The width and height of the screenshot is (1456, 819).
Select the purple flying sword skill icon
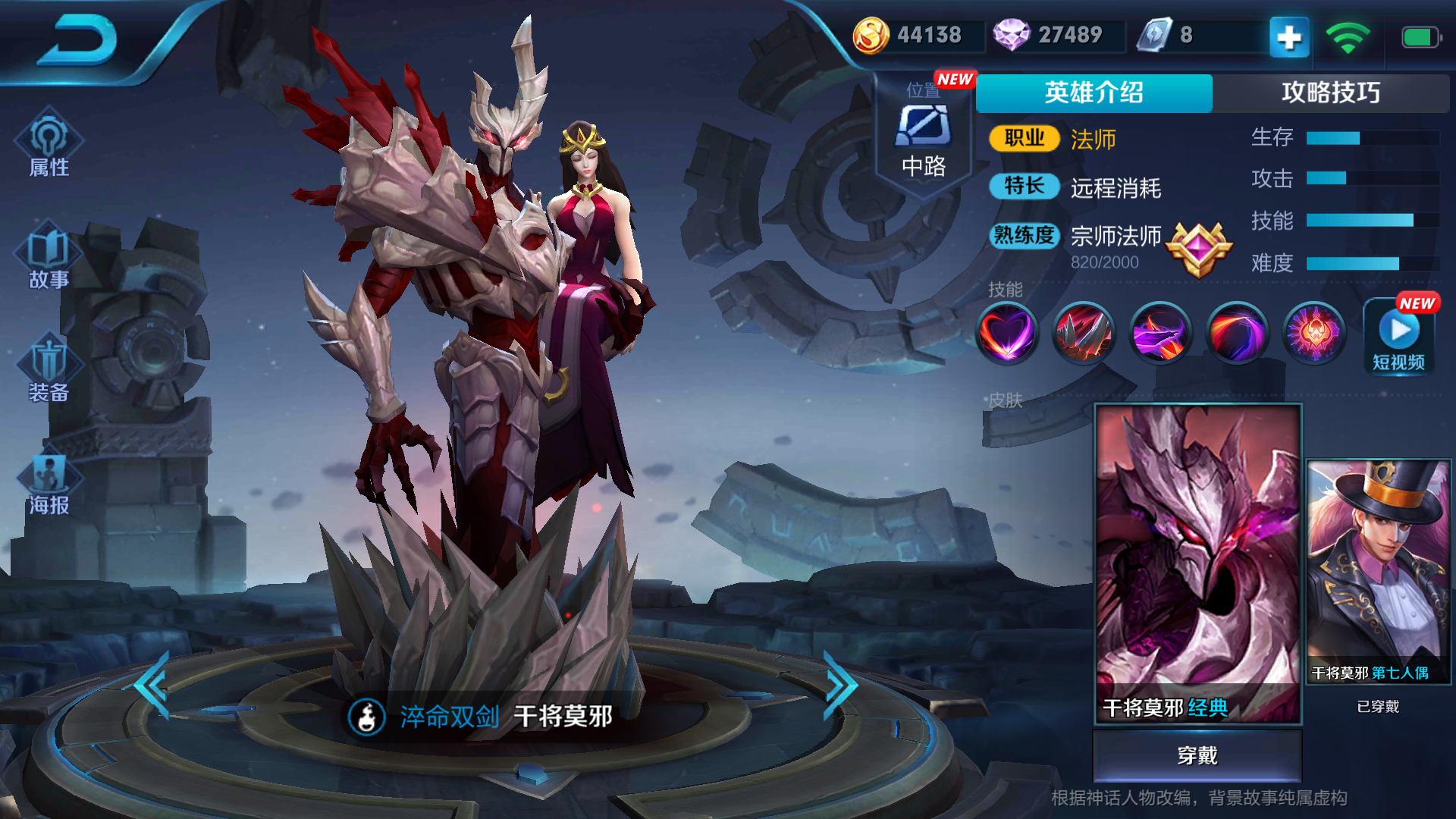click(1160, 332)
